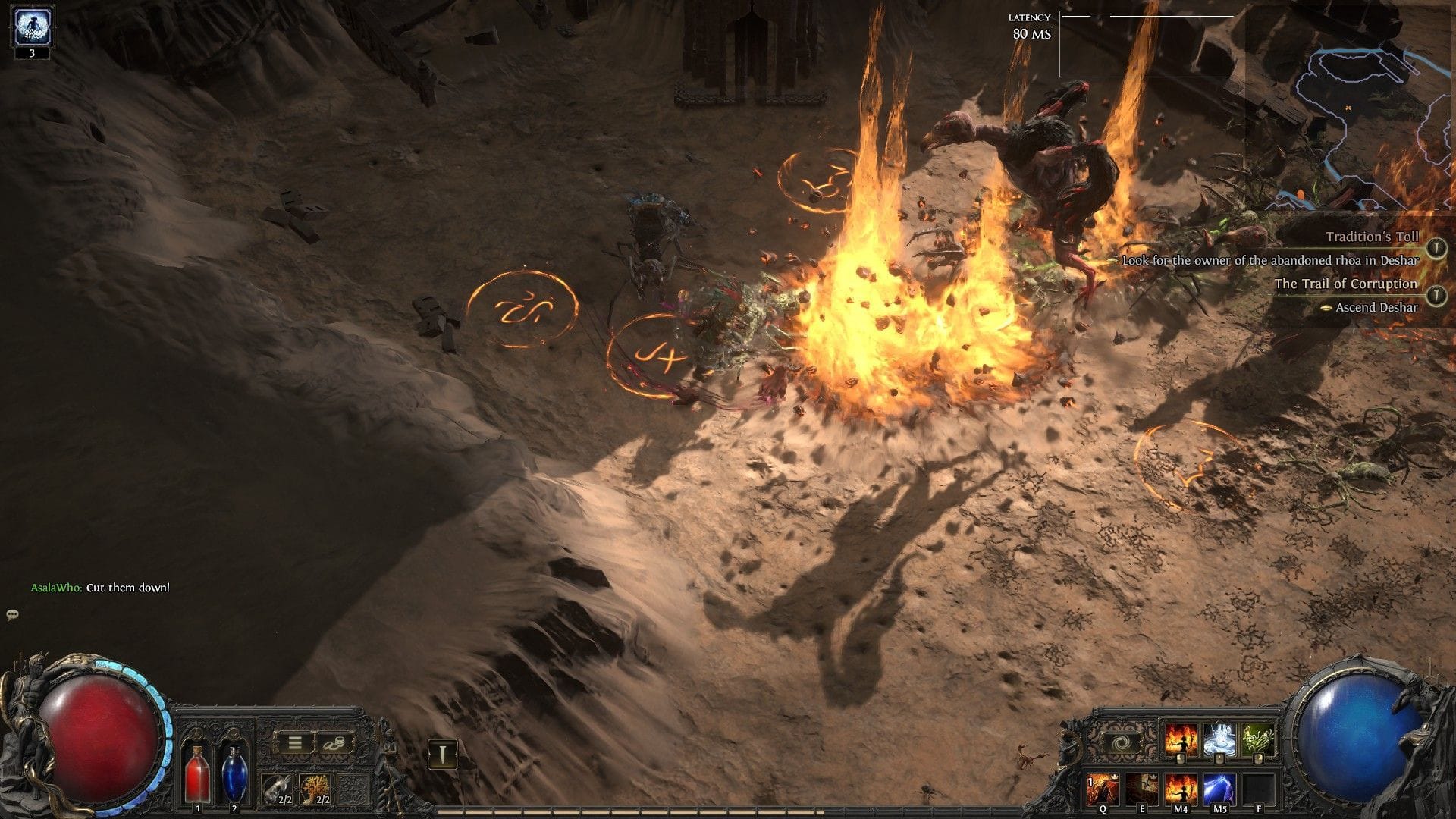Activate the fire skill bound to M4
This screenshot has width=1456, height=819.
[x=1180, y=789]
